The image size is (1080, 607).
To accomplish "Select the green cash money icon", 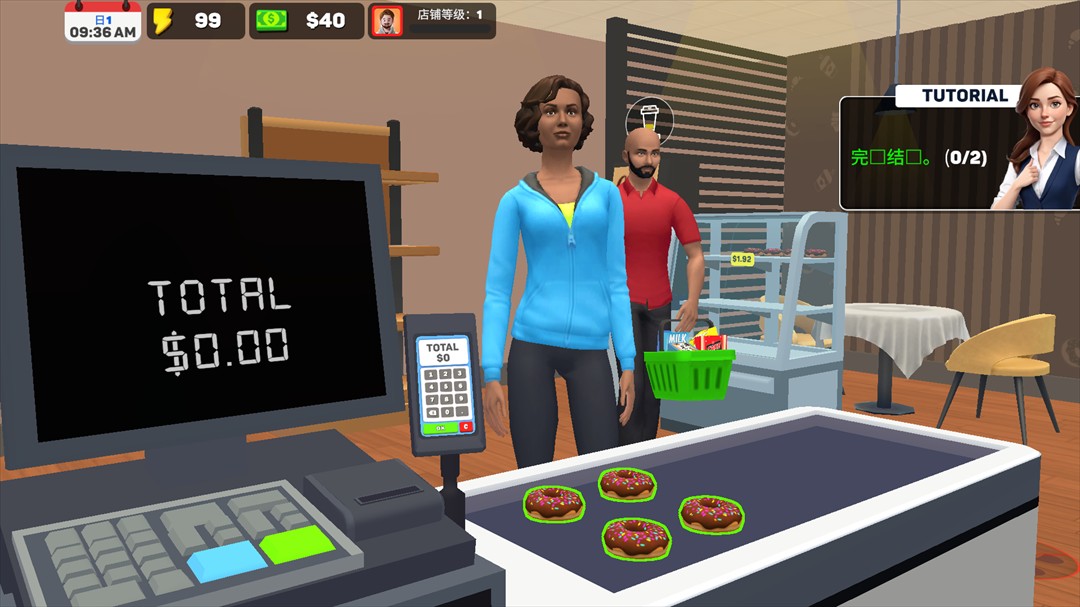I will pos(271,21).
